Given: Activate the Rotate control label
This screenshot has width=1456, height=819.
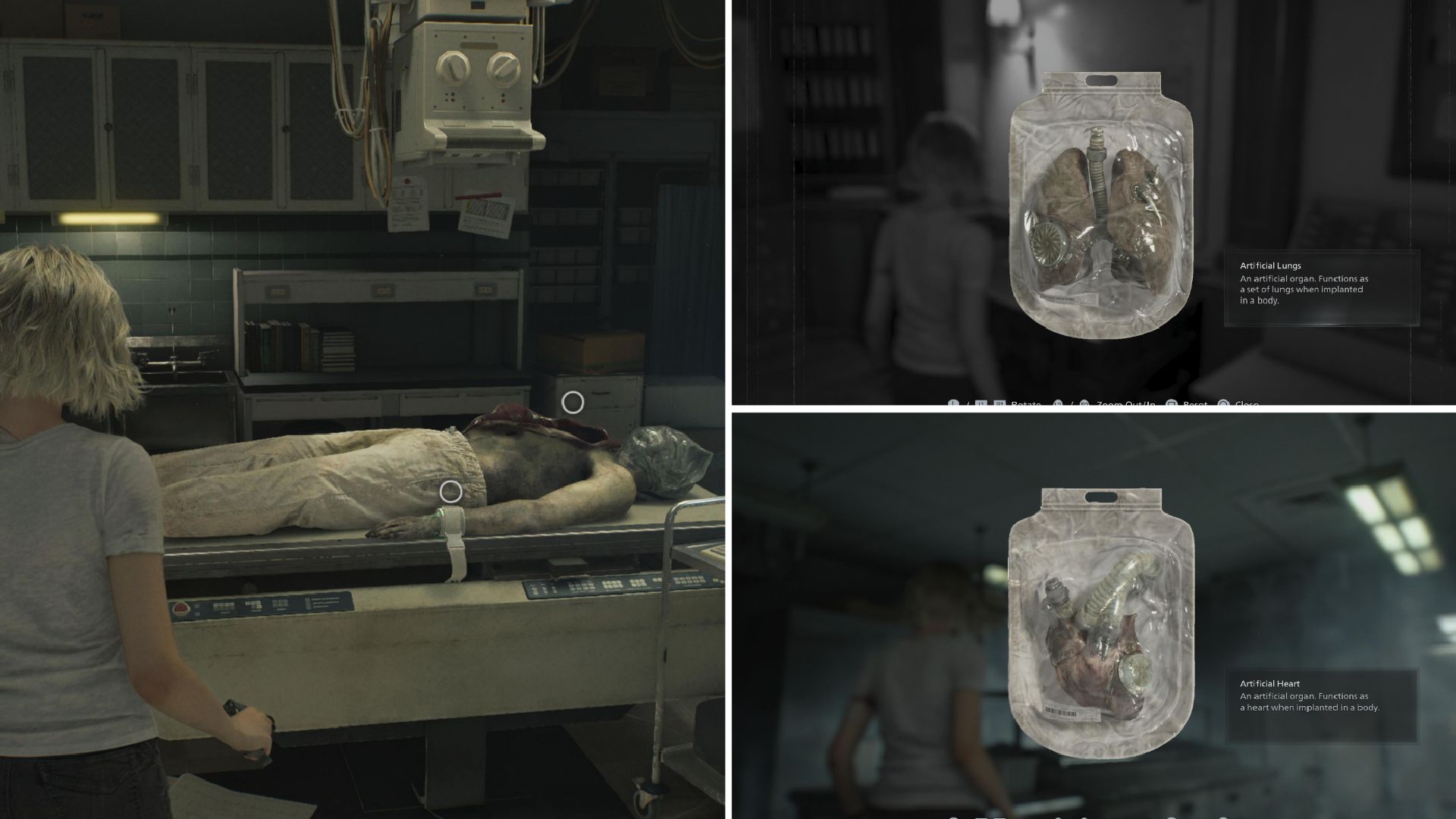Looking at the screenshot, I should [1026, 405].
